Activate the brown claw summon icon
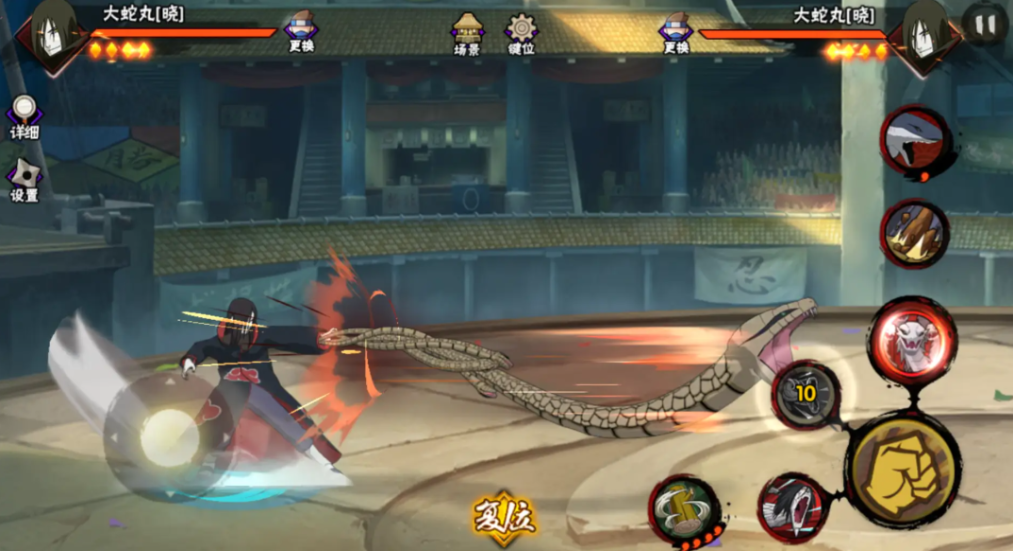The width and height of the screenshot is (1013, 551). [x=914, y=234]
